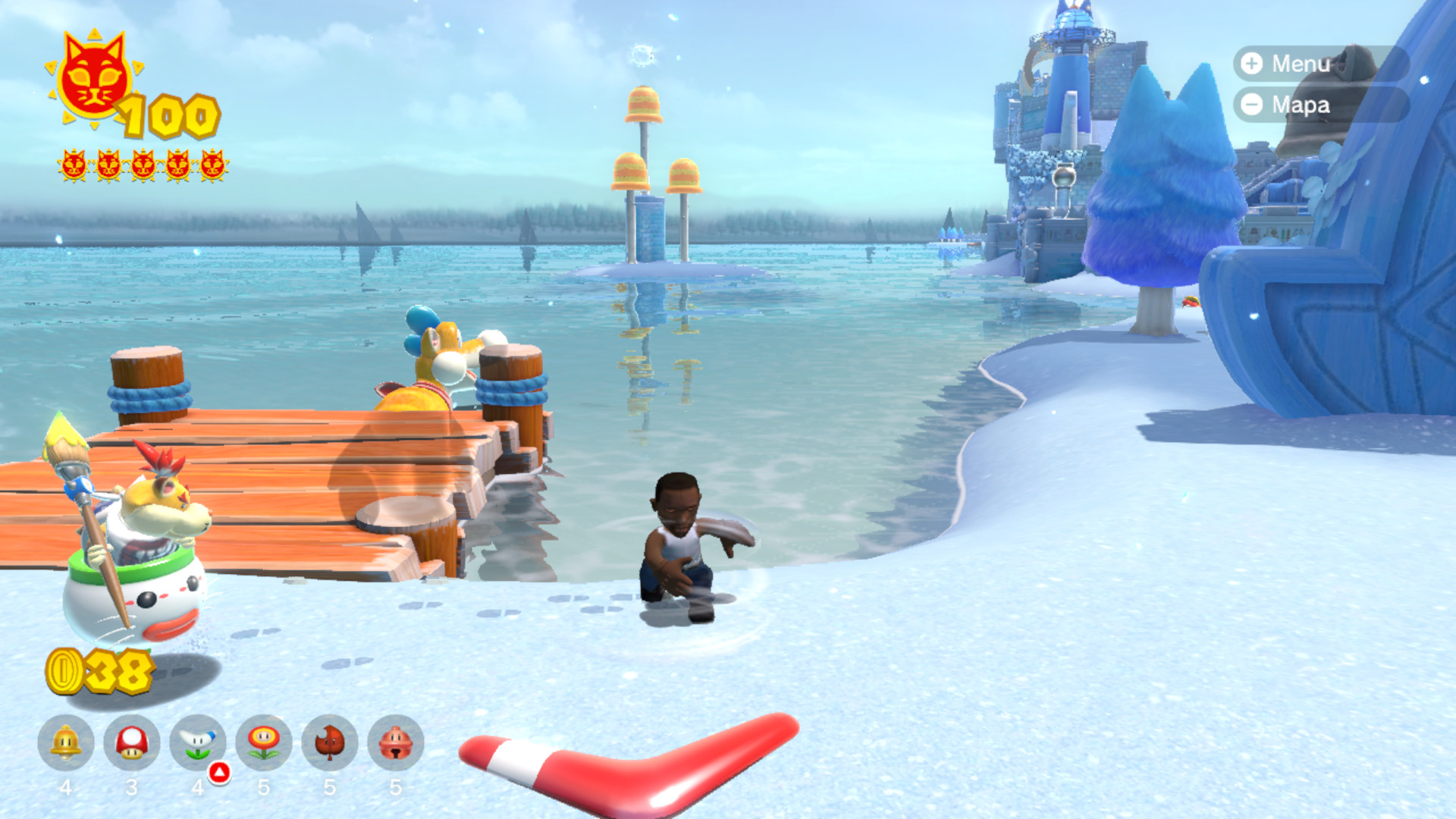Image resolution: width=1456 pixels, height=819 pixels.
Task: Click the minus icon inside the Mapa pill
Action: click(1250, 106)
